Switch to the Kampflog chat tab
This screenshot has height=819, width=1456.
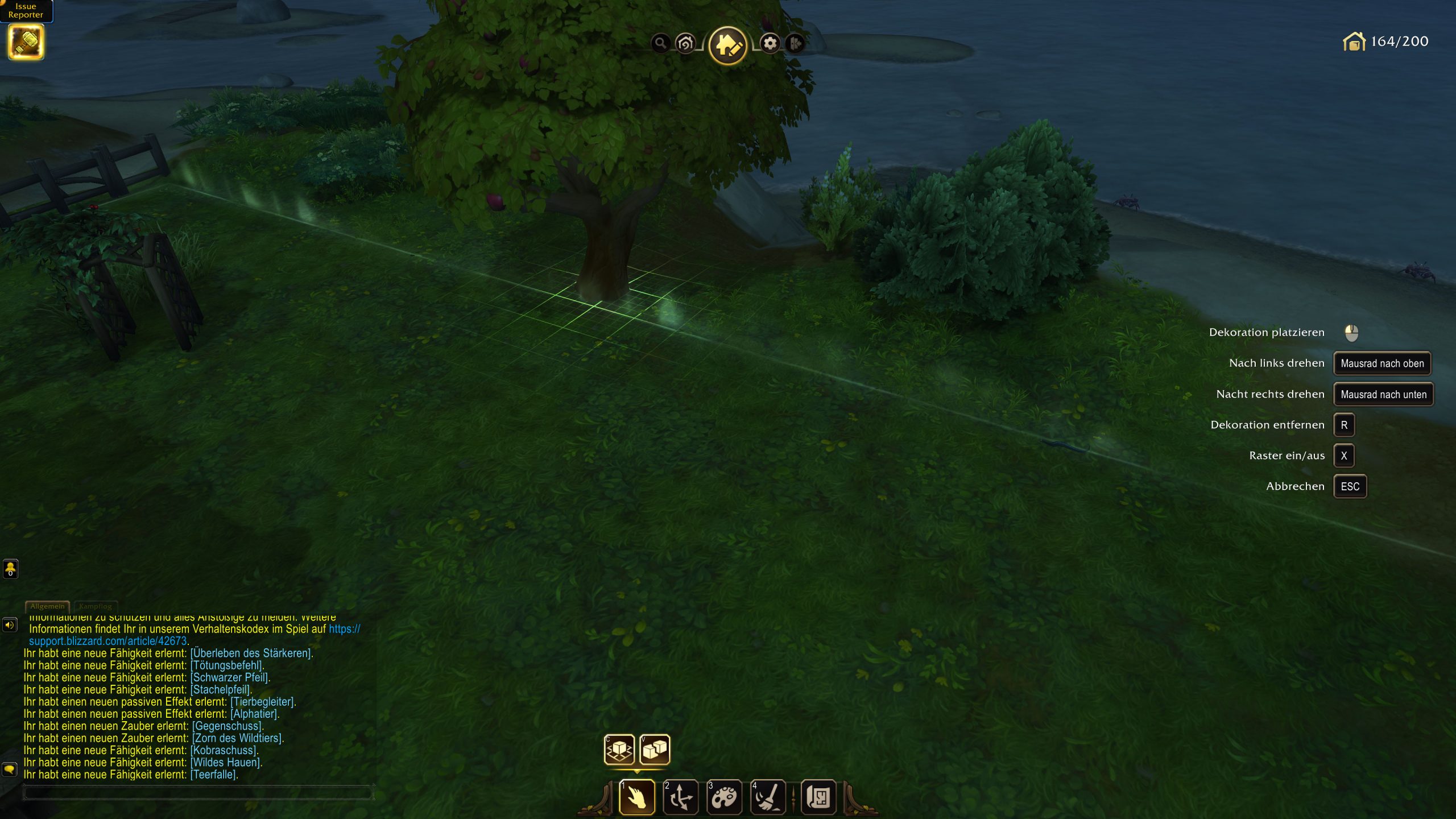[96, 606]
